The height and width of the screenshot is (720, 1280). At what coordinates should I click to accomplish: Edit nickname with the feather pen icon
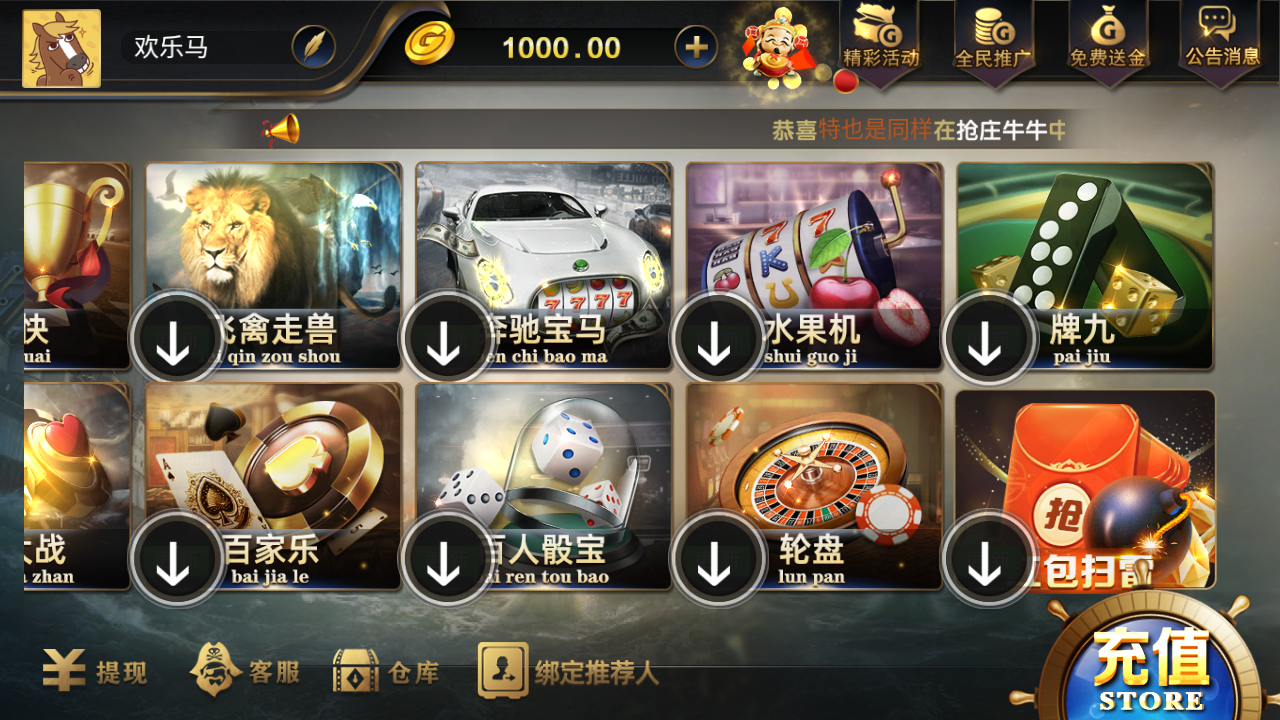(313, 47)
